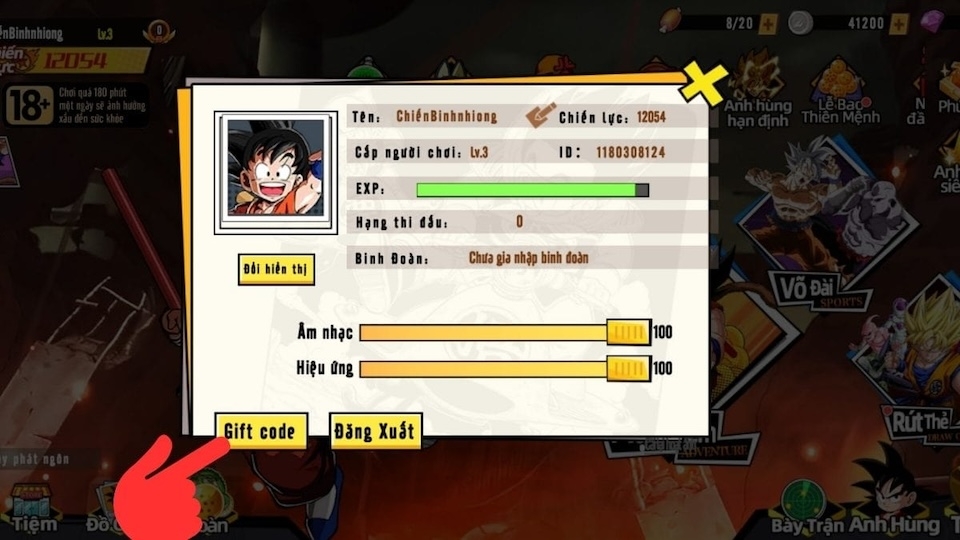This screenshot has height=540, width=960.
Task: Add silver coins with plus button
Action: (x=899, y=22)
